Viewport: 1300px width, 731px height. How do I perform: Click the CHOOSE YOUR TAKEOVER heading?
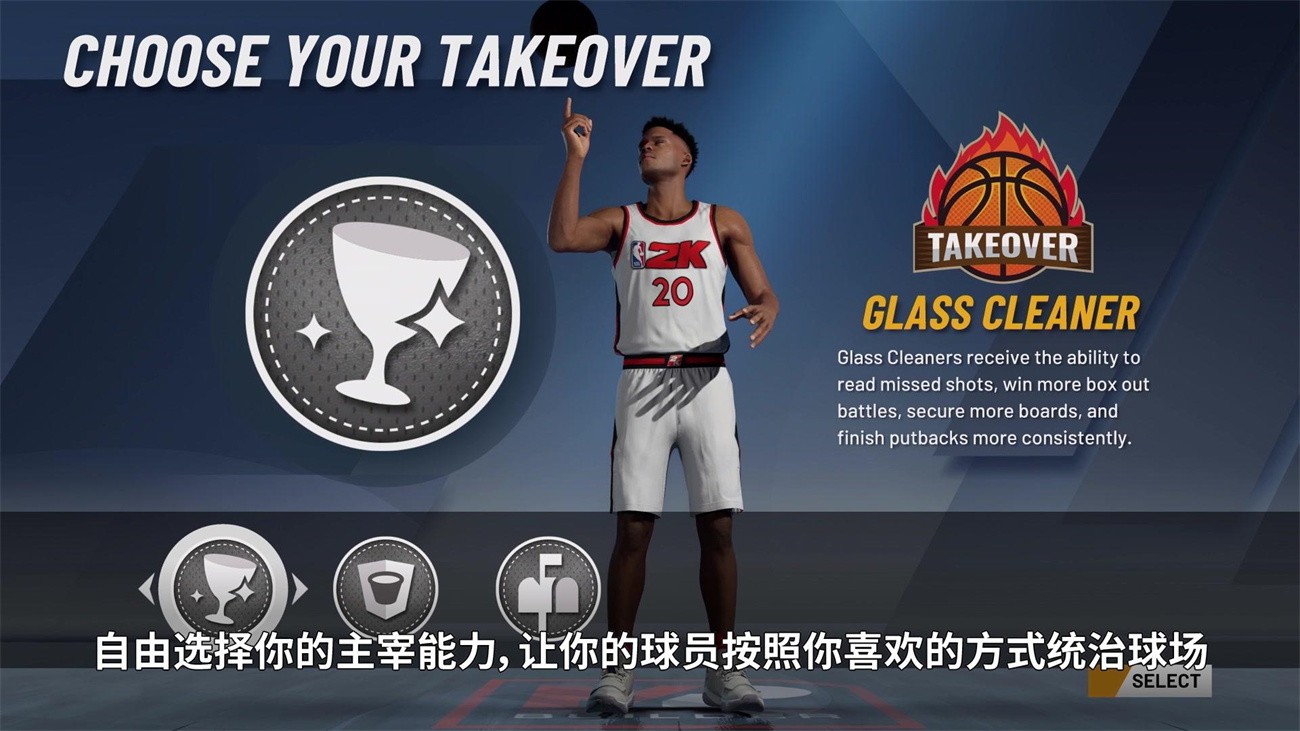coord(390,57)
